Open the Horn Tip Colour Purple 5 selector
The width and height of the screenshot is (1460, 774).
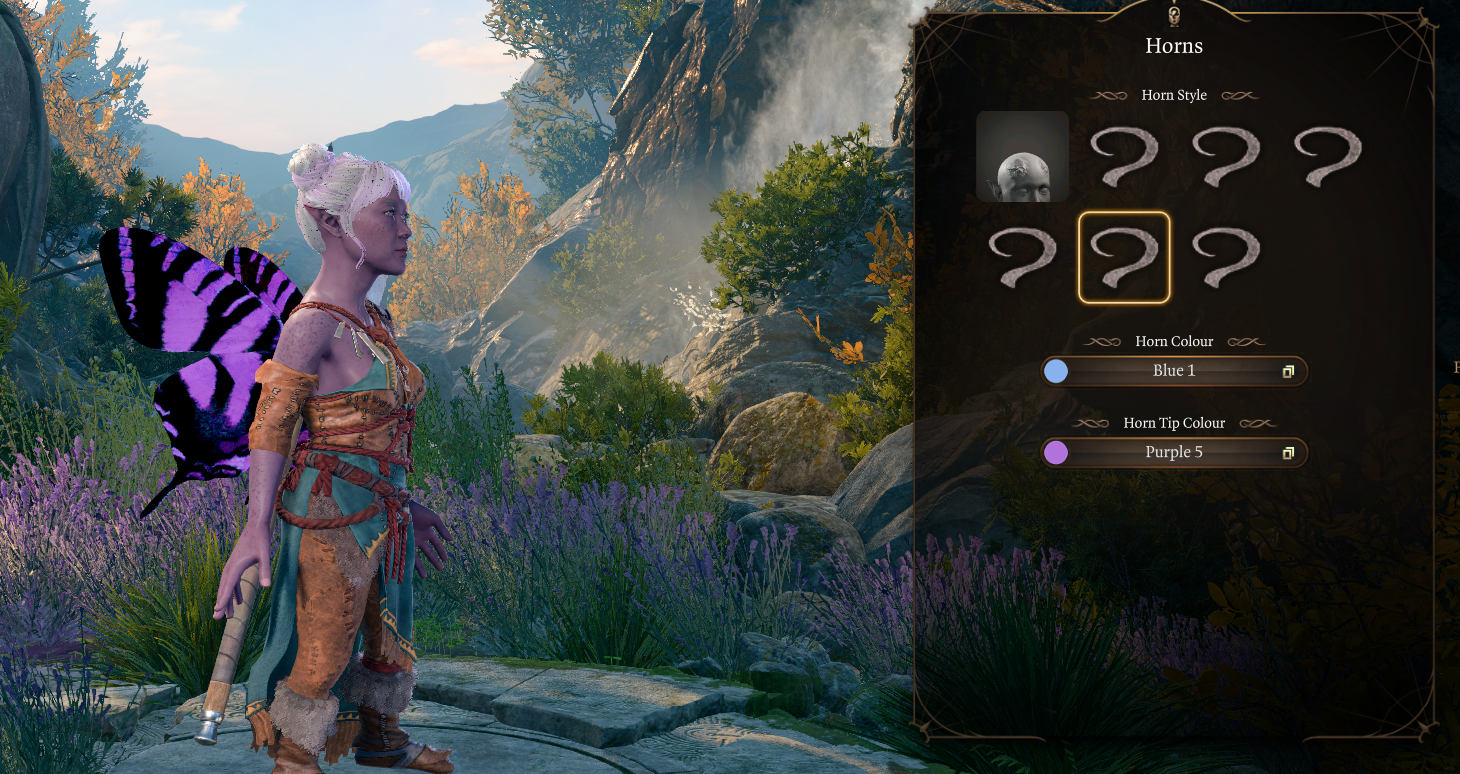(x=1173, y=453)
